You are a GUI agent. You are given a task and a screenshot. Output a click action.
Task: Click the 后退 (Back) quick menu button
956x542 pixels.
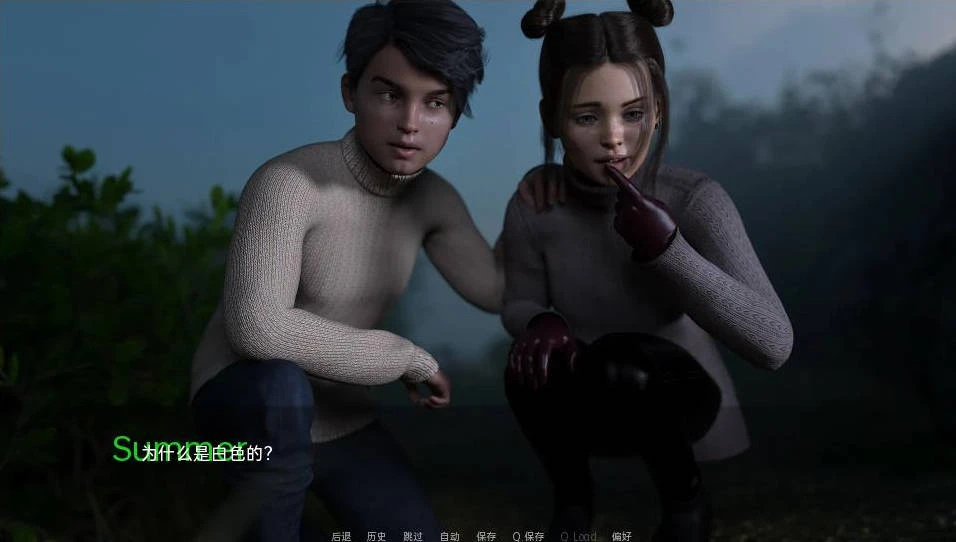coord(341,536)
